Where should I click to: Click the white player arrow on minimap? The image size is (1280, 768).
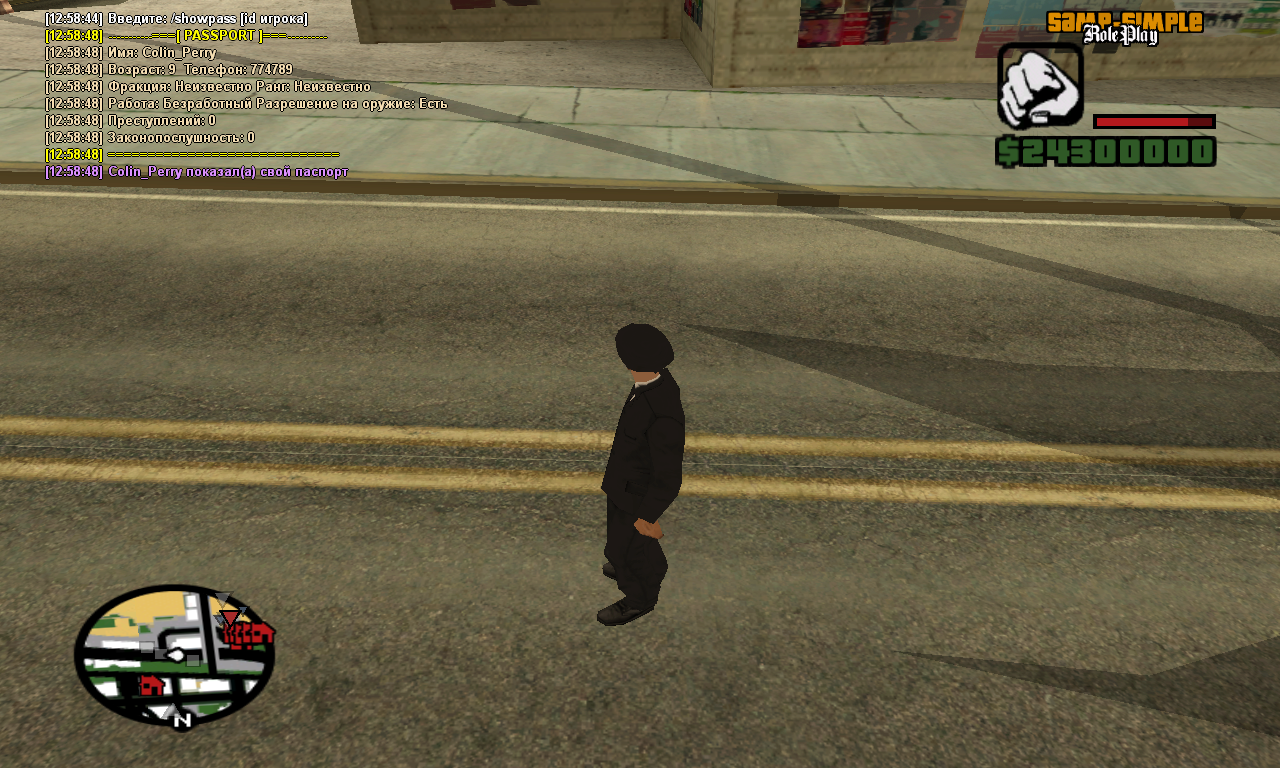176,656
